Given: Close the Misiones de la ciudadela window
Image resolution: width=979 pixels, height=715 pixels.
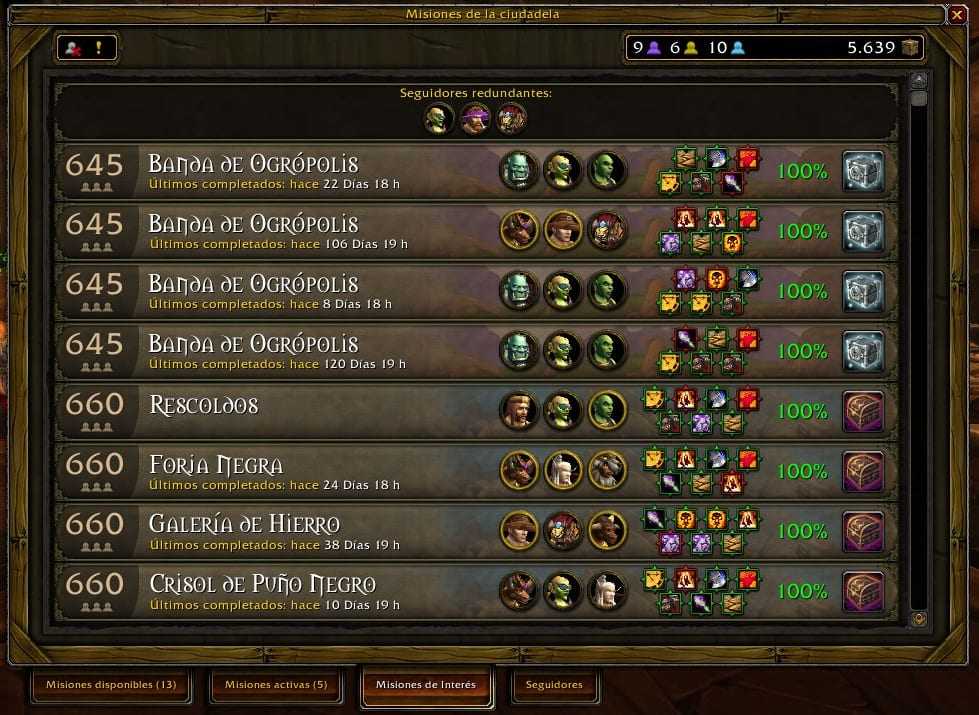Looking at the screenshot, I should (x=955, y=13).
